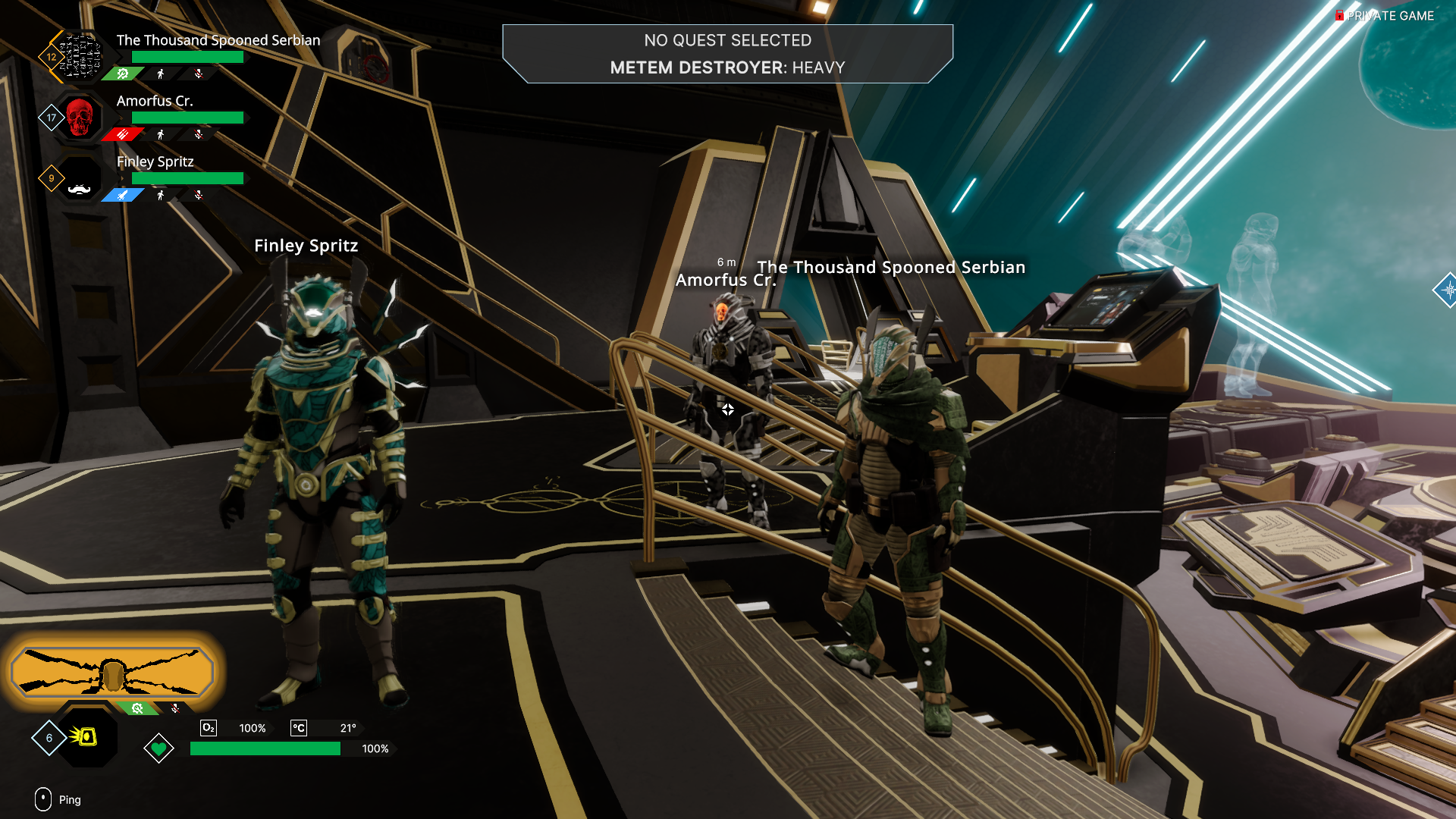
Task: Select The Thousand Spooned Serbian's party portrait
Action: (80, 56)
